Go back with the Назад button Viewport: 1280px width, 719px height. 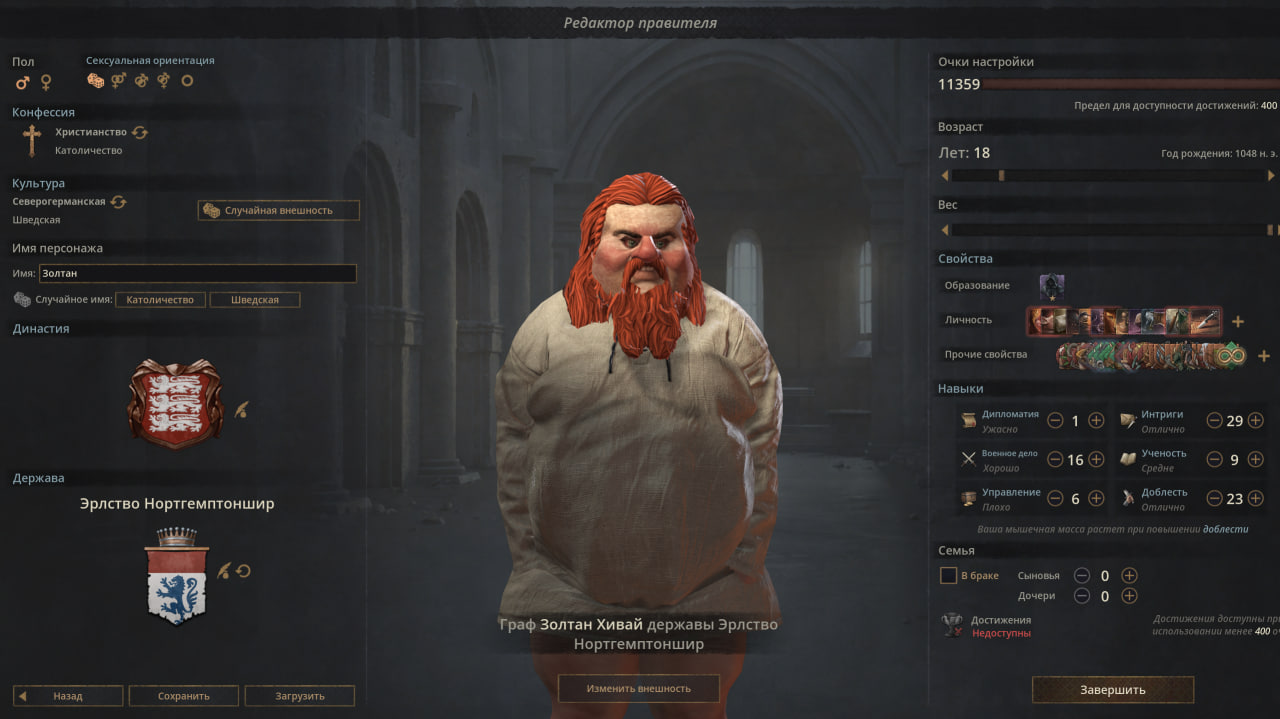click(x=68, y=696)
